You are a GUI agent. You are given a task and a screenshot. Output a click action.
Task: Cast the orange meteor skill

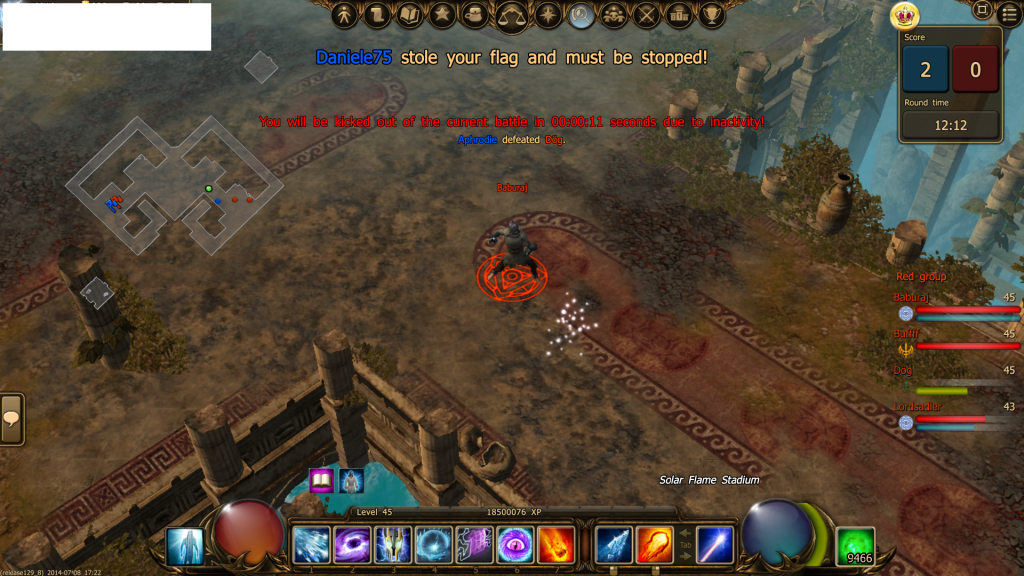tap(655, 545)
